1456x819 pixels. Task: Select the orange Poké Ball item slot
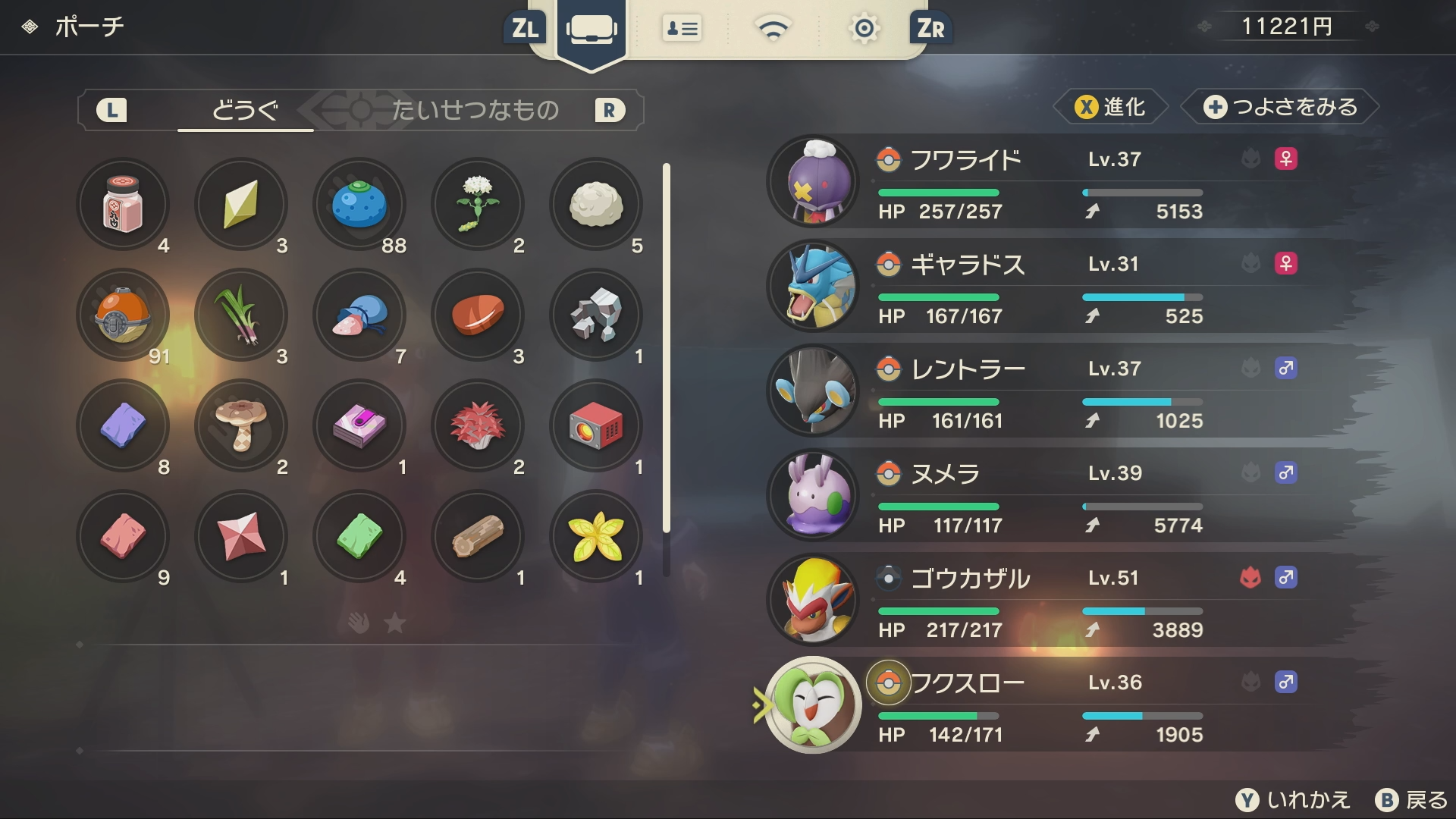(123, 315)
